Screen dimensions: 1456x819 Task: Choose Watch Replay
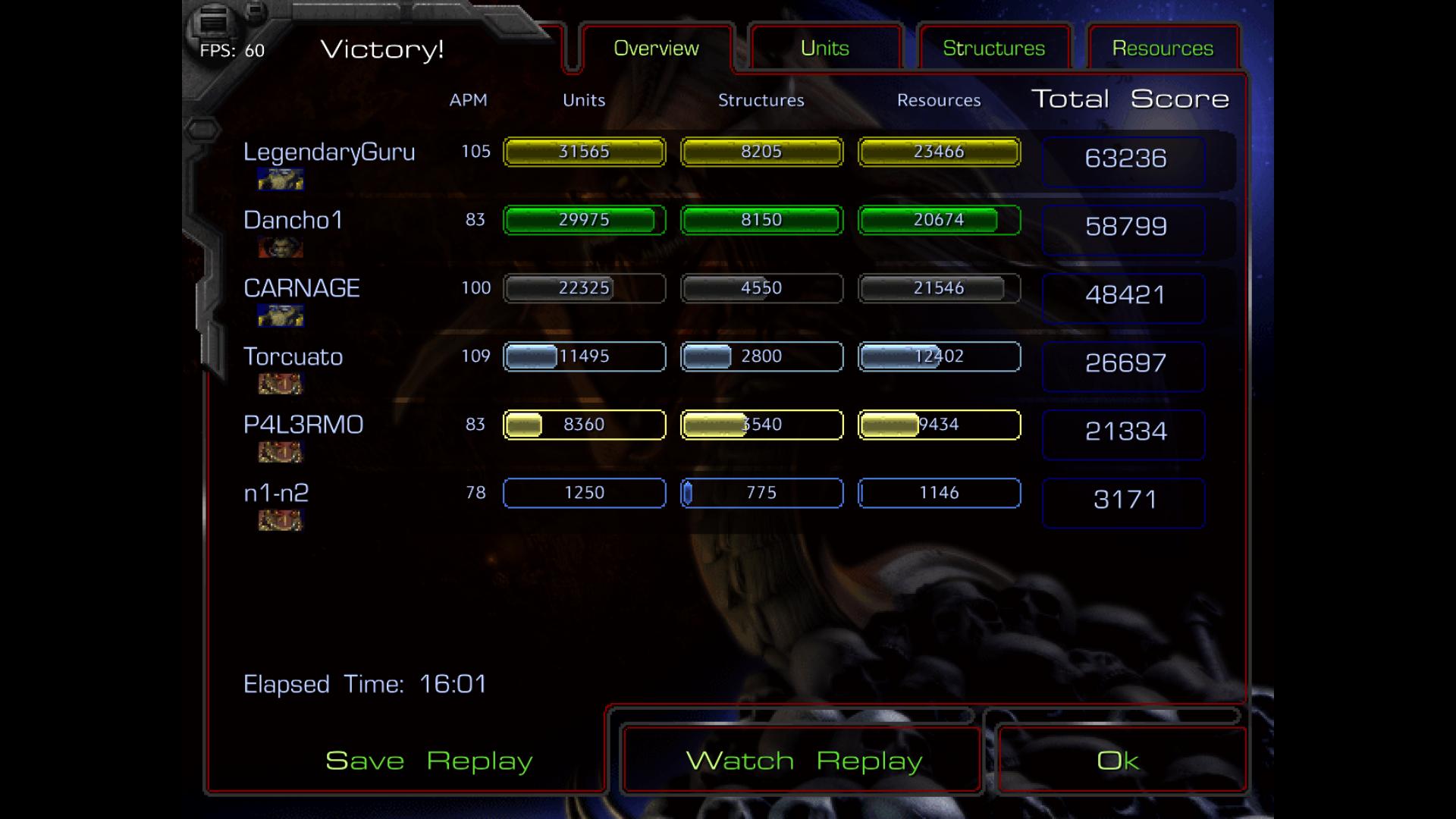click(x=803, y=761)
